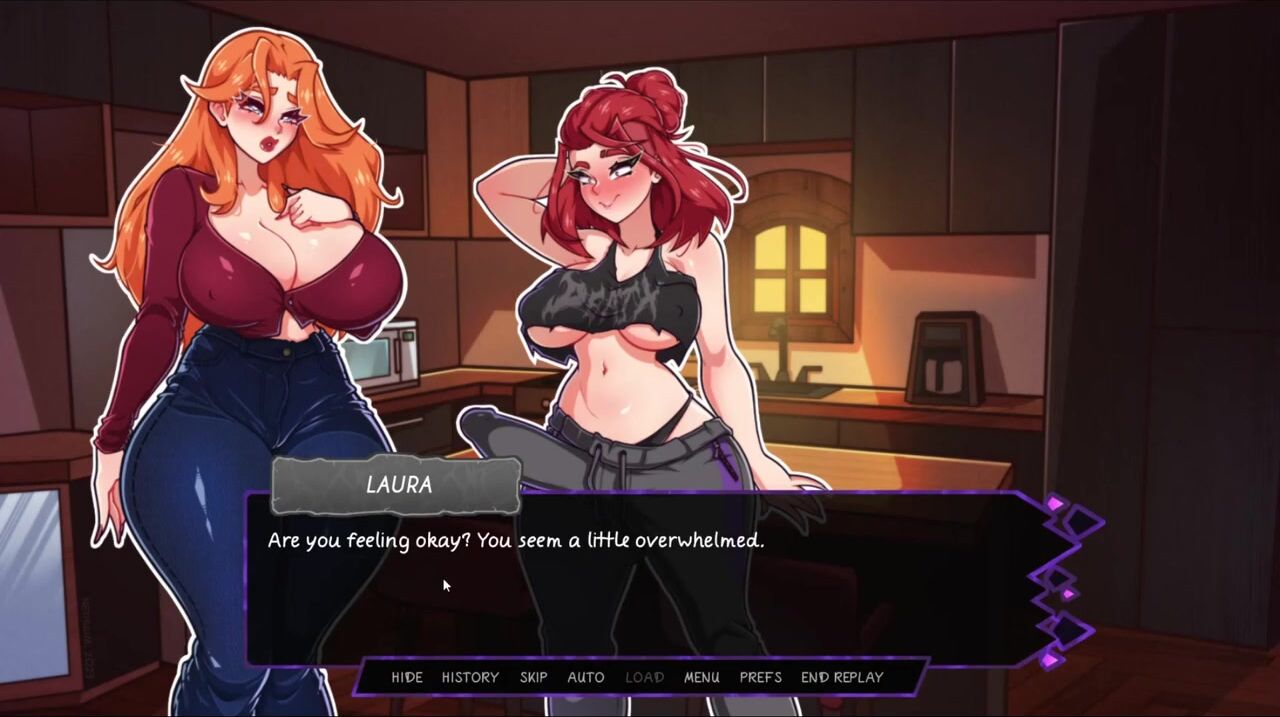
Task: Open the dialogue History log
Action: pos(470,677)
